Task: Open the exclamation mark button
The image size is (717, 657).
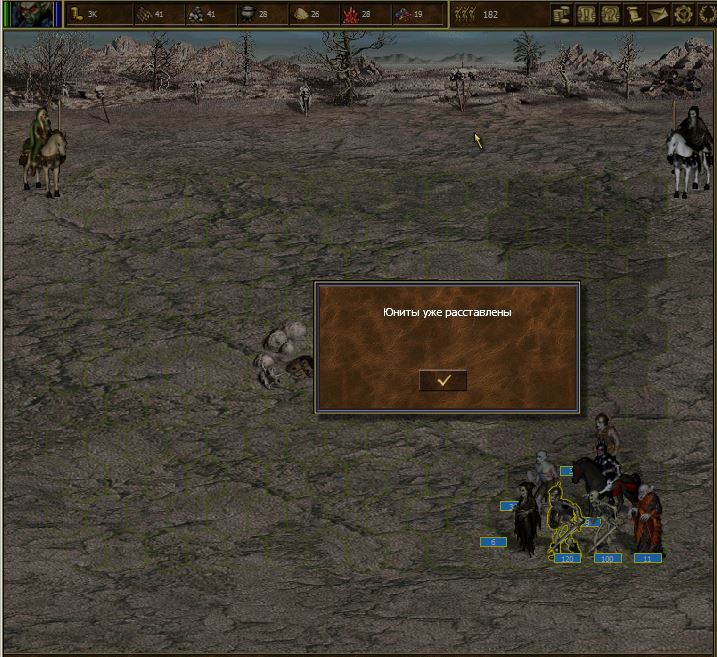Action: point(586,14)
